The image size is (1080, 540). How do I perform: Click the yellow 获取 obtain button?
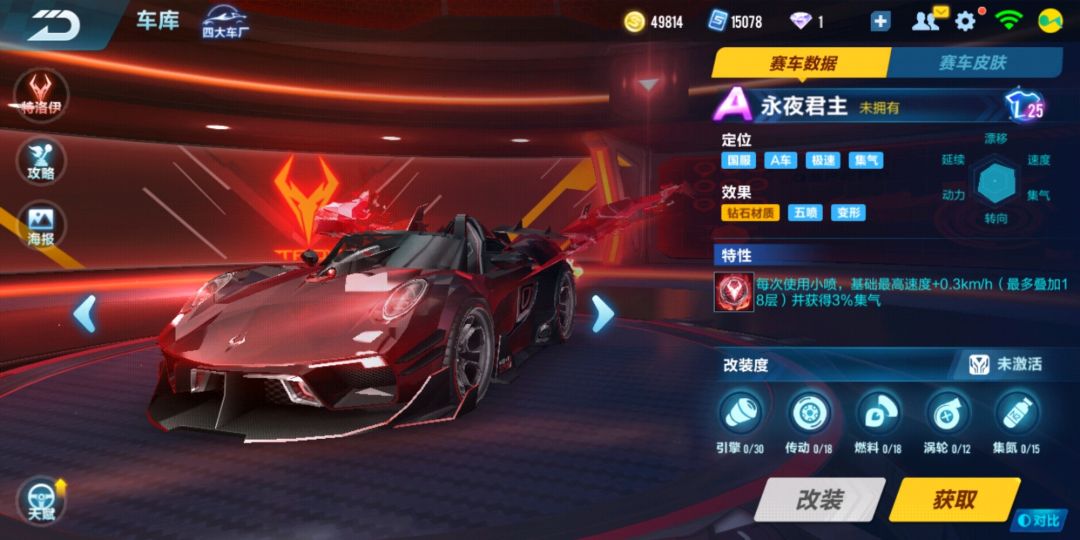tap(953, 499)
